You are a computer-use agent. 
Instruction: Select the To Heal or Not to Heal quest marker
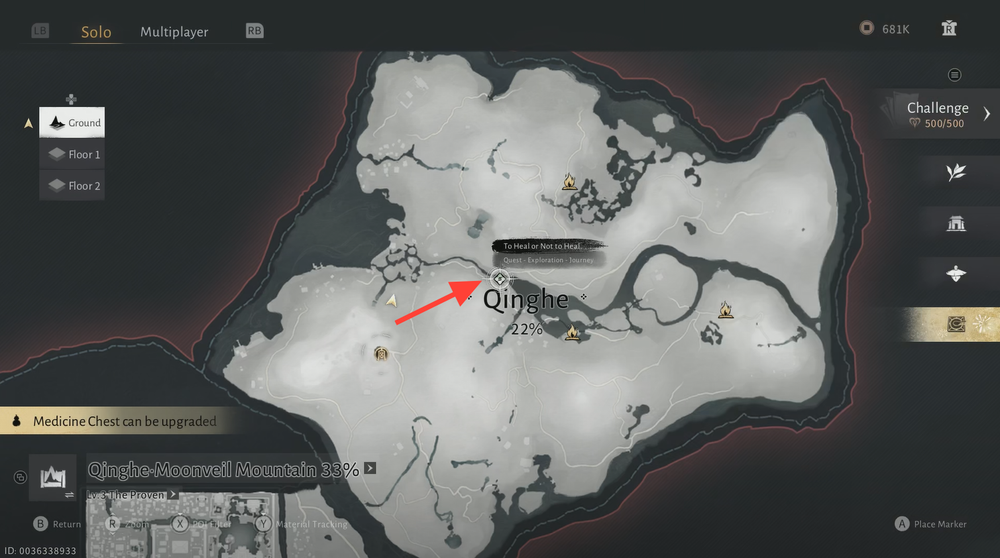[500, 277]
